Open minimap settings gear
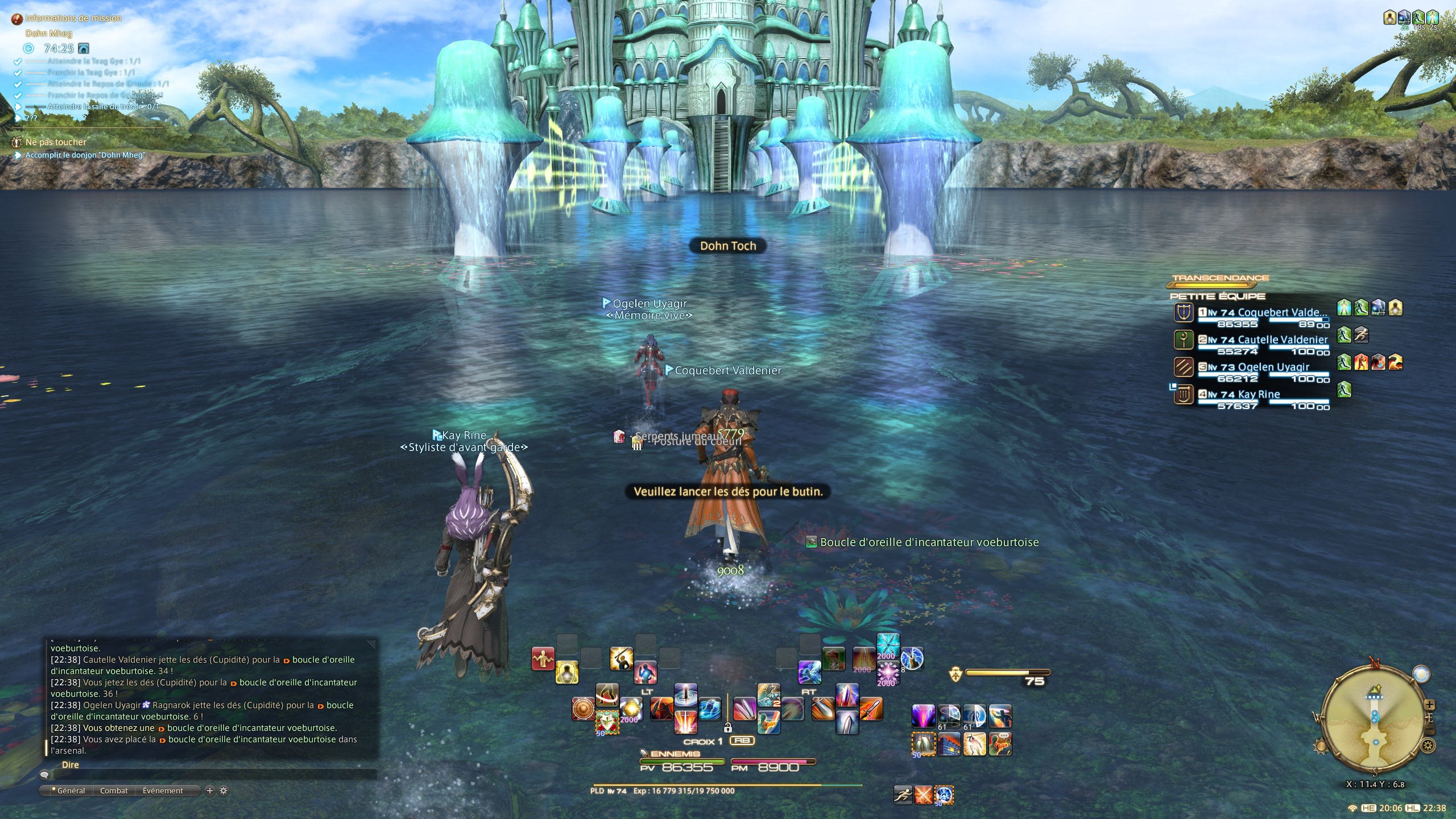This screenshot has height=819, width=1456. 1428,744
